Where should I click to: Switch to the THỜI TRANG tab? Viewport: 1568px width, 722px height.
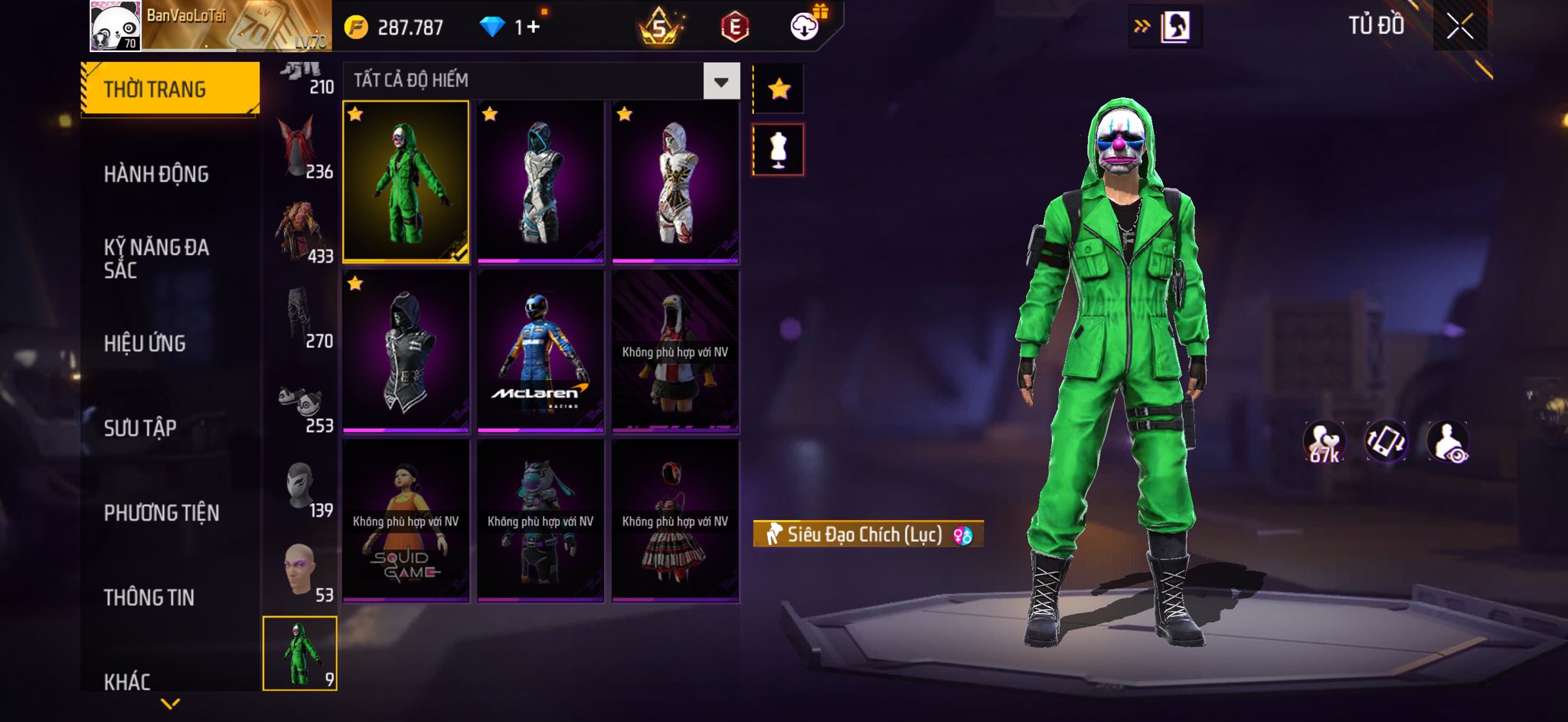(x=170, y=89)
